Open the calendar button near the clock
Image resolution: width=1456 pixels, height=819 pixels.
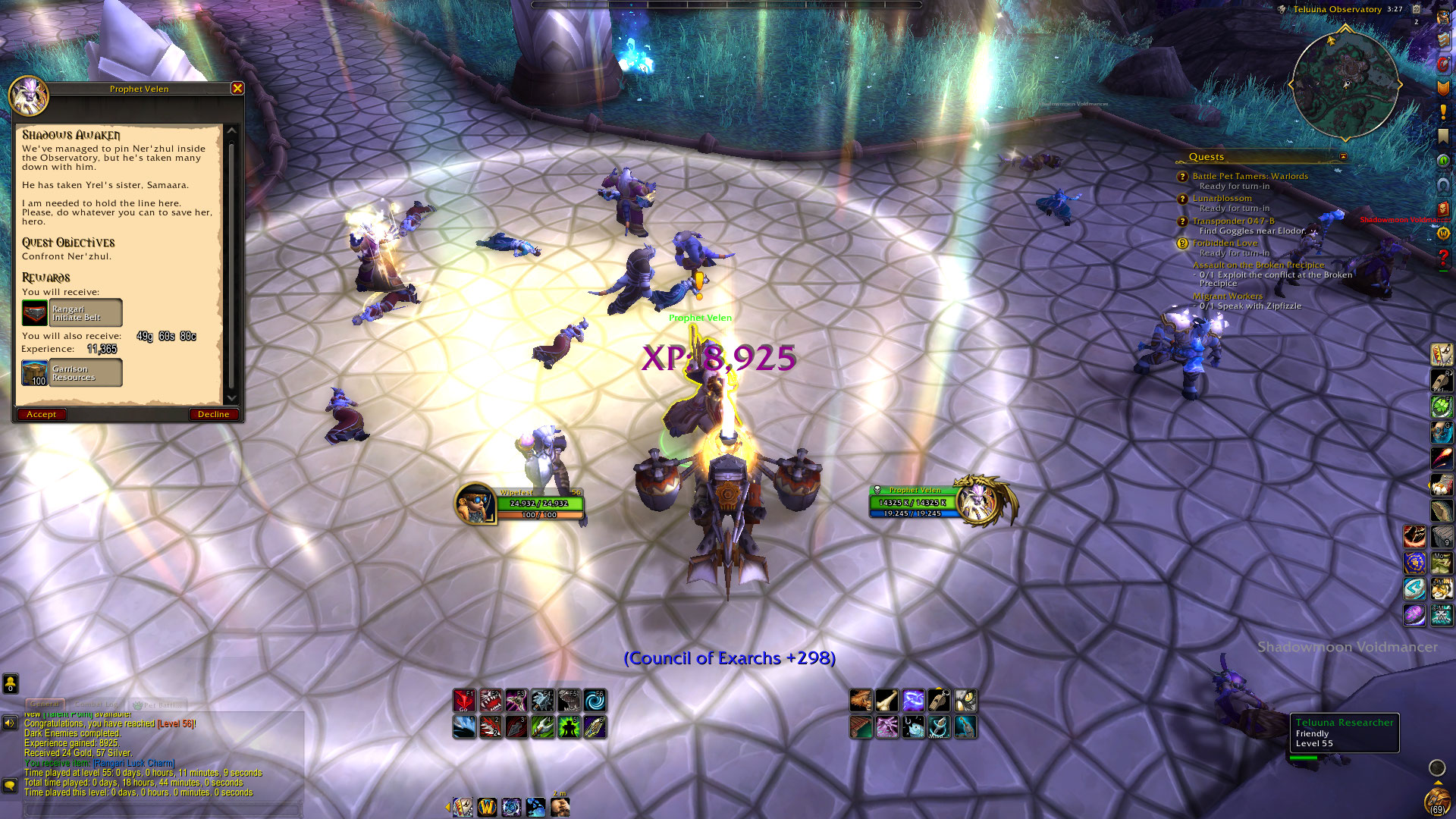coord(1416,10)
